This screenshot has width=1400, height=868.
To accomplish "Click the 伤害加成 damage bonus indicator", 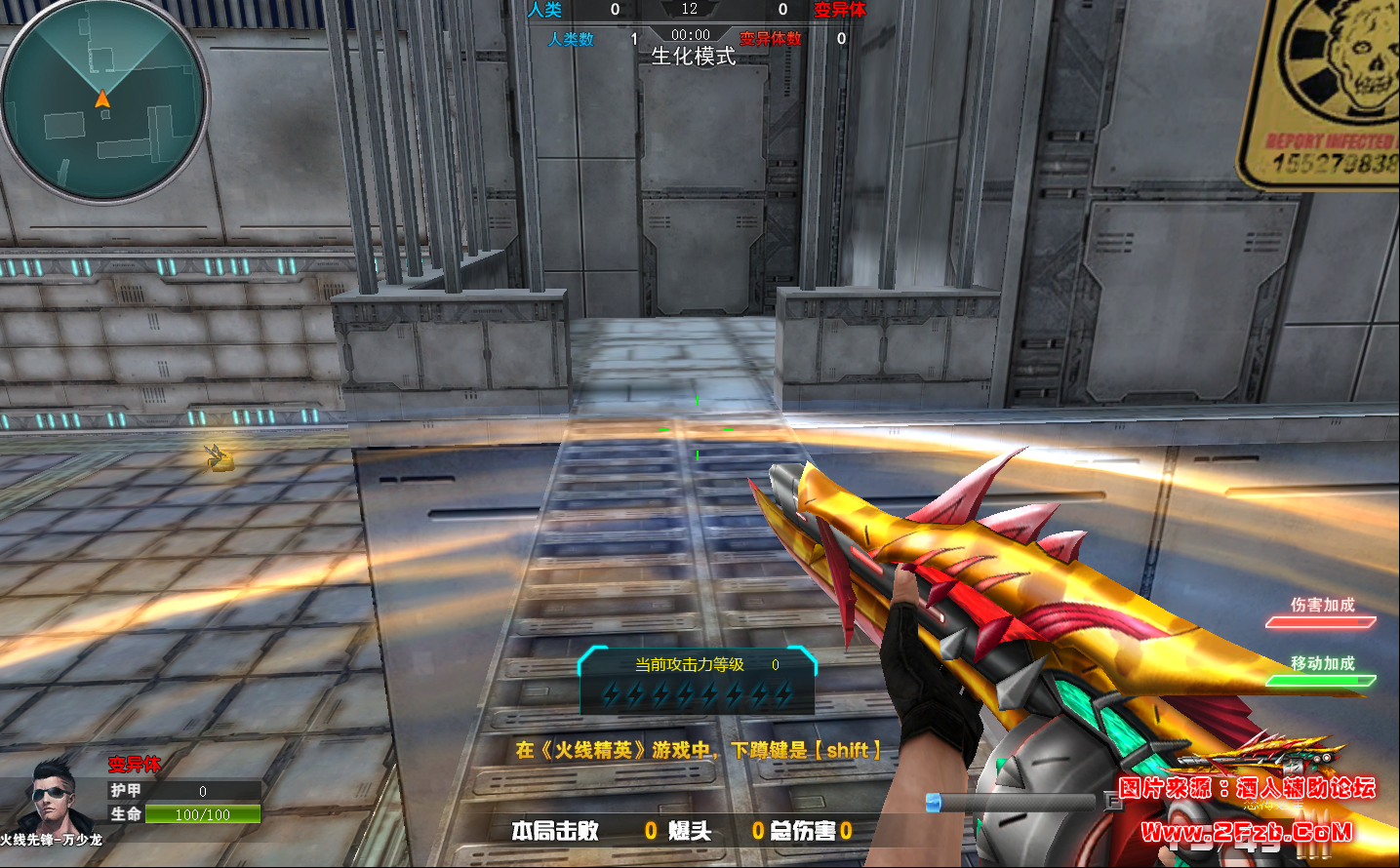I will coord(1322,612).
